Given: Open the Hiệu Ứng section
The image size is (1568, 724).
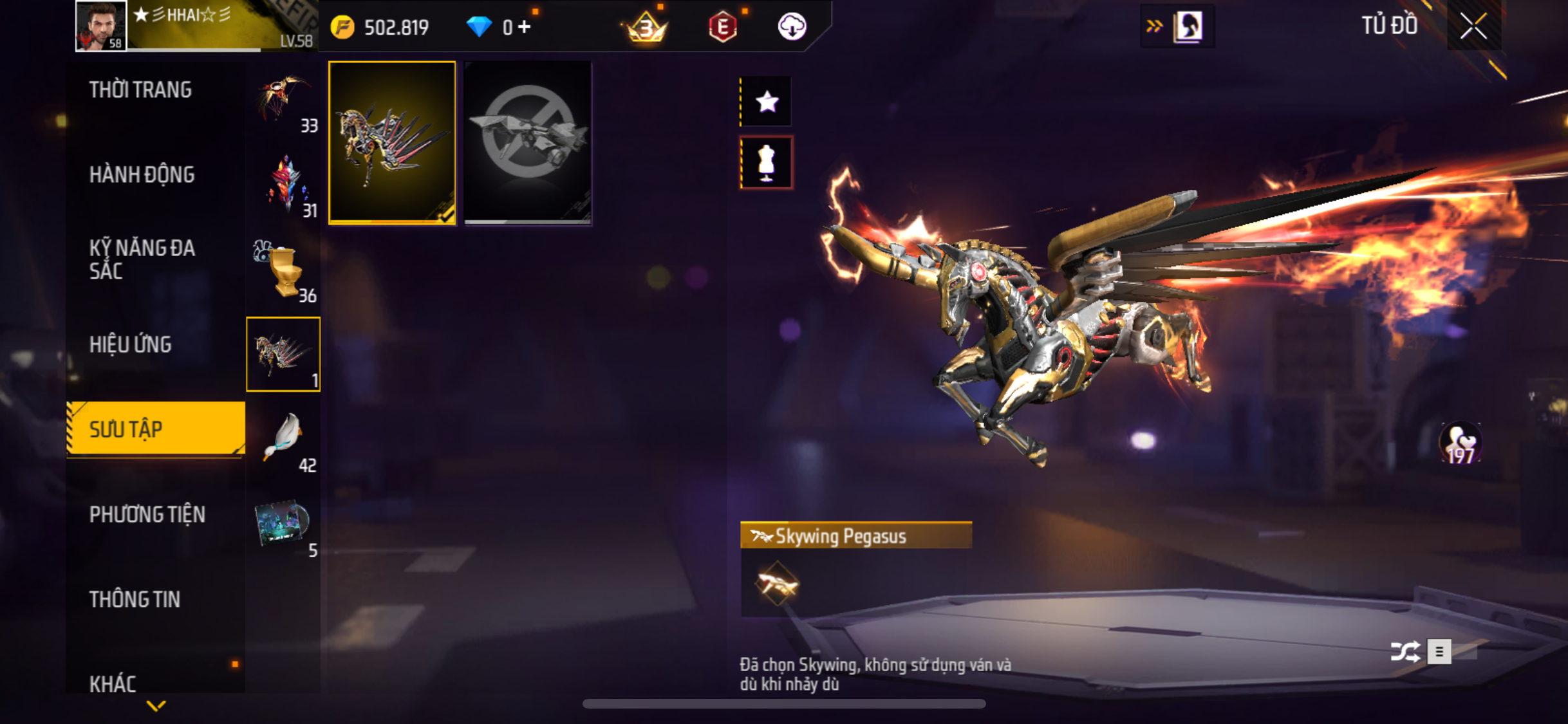Looking at the screenshot, I should tap(131, 345).
